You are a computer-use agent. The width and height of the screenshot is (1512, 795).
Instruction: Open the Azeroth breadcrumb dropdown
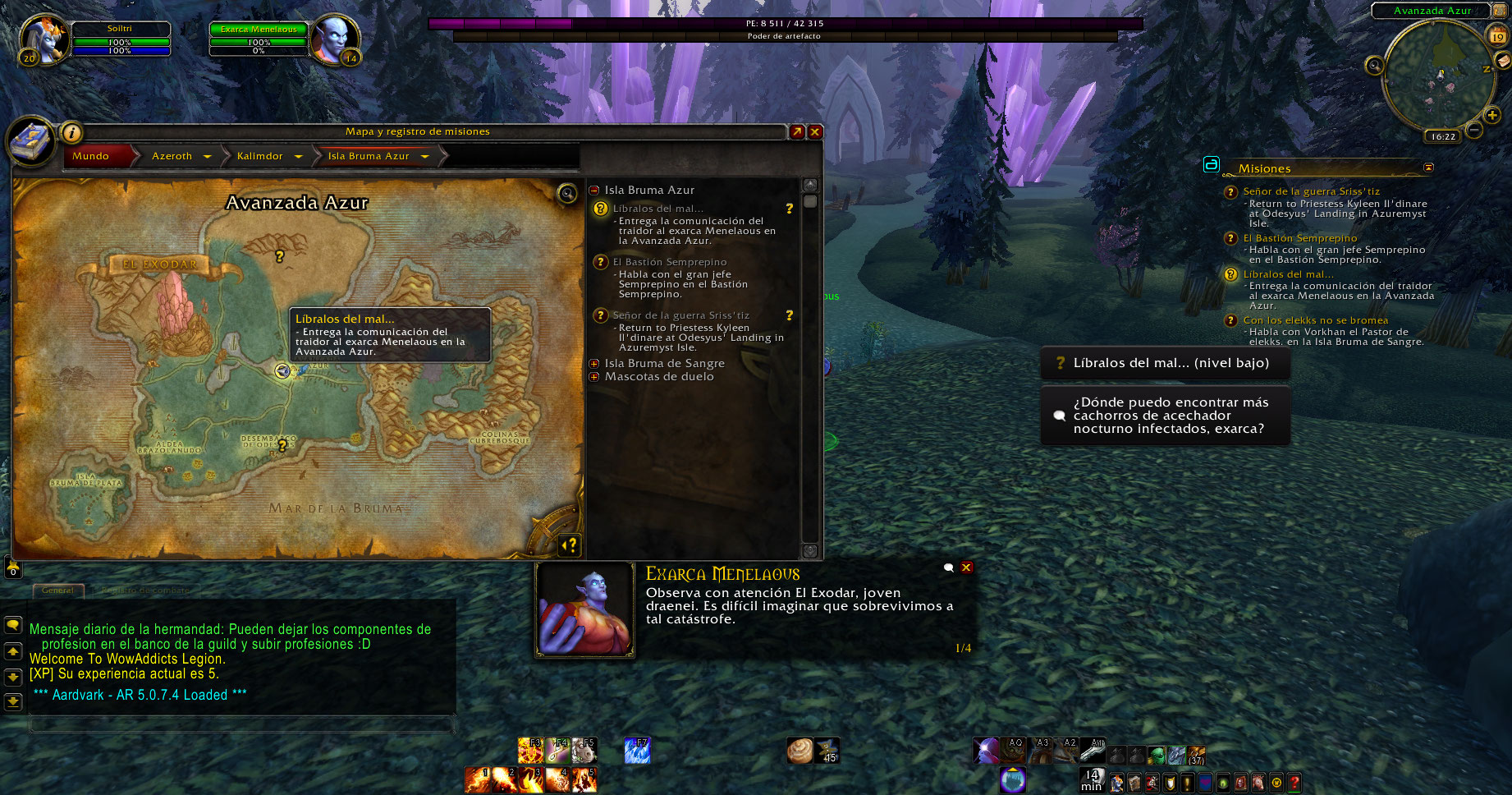click(x=208, y=156)
